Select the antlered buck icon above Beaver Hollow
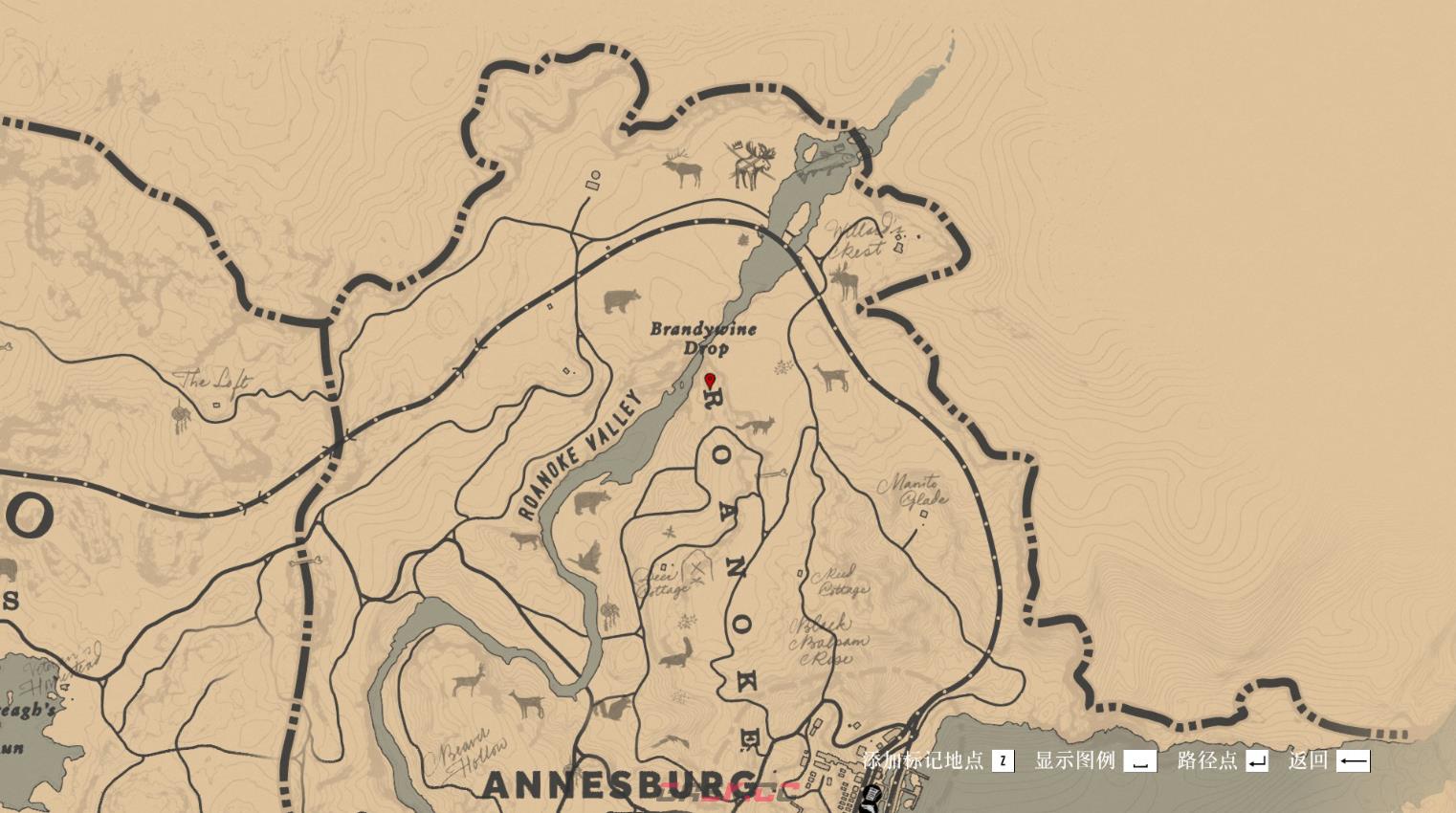 point(469,681)
